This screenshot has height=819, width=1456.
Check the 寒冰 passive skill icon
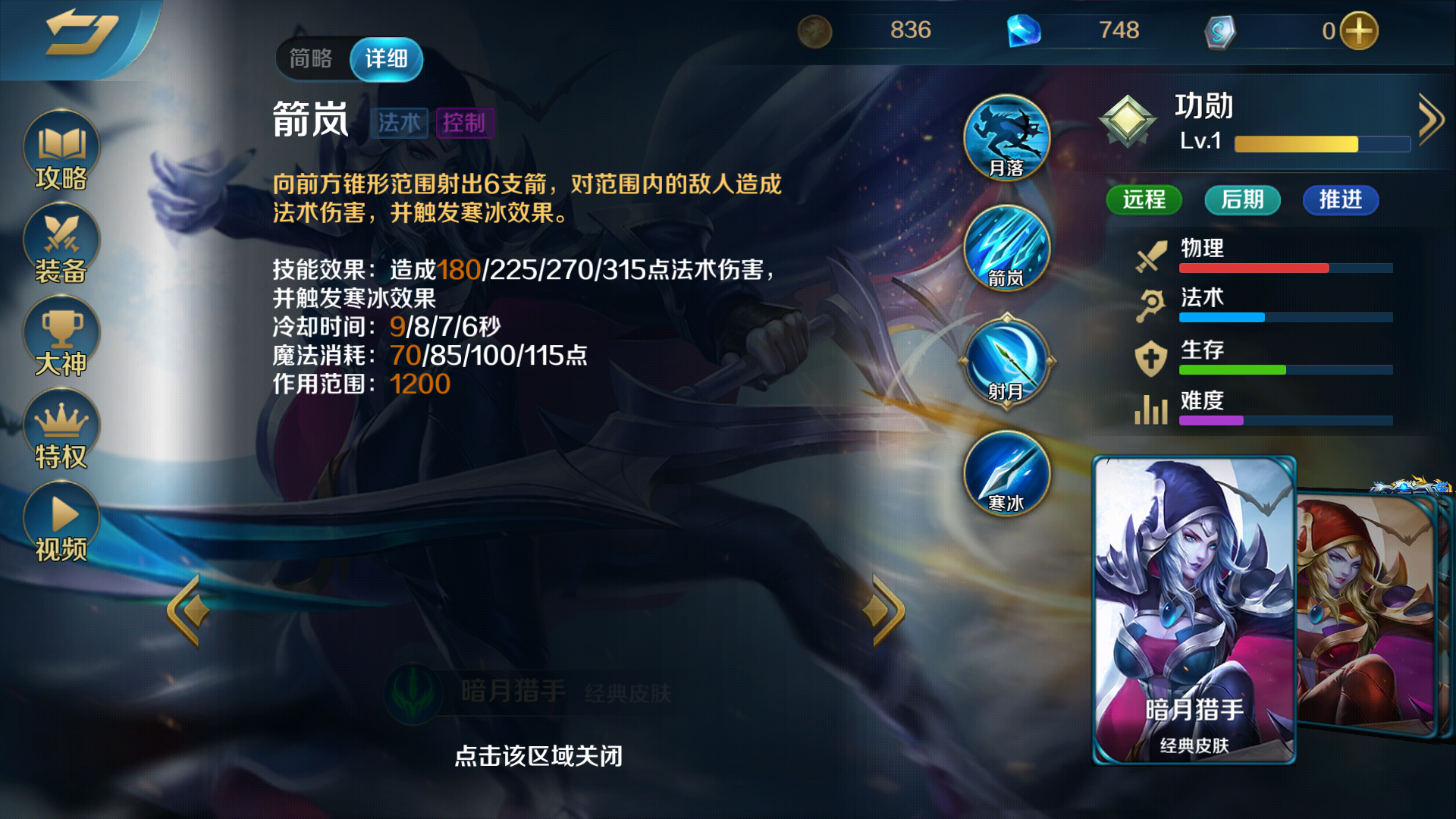pos(1007,475)
